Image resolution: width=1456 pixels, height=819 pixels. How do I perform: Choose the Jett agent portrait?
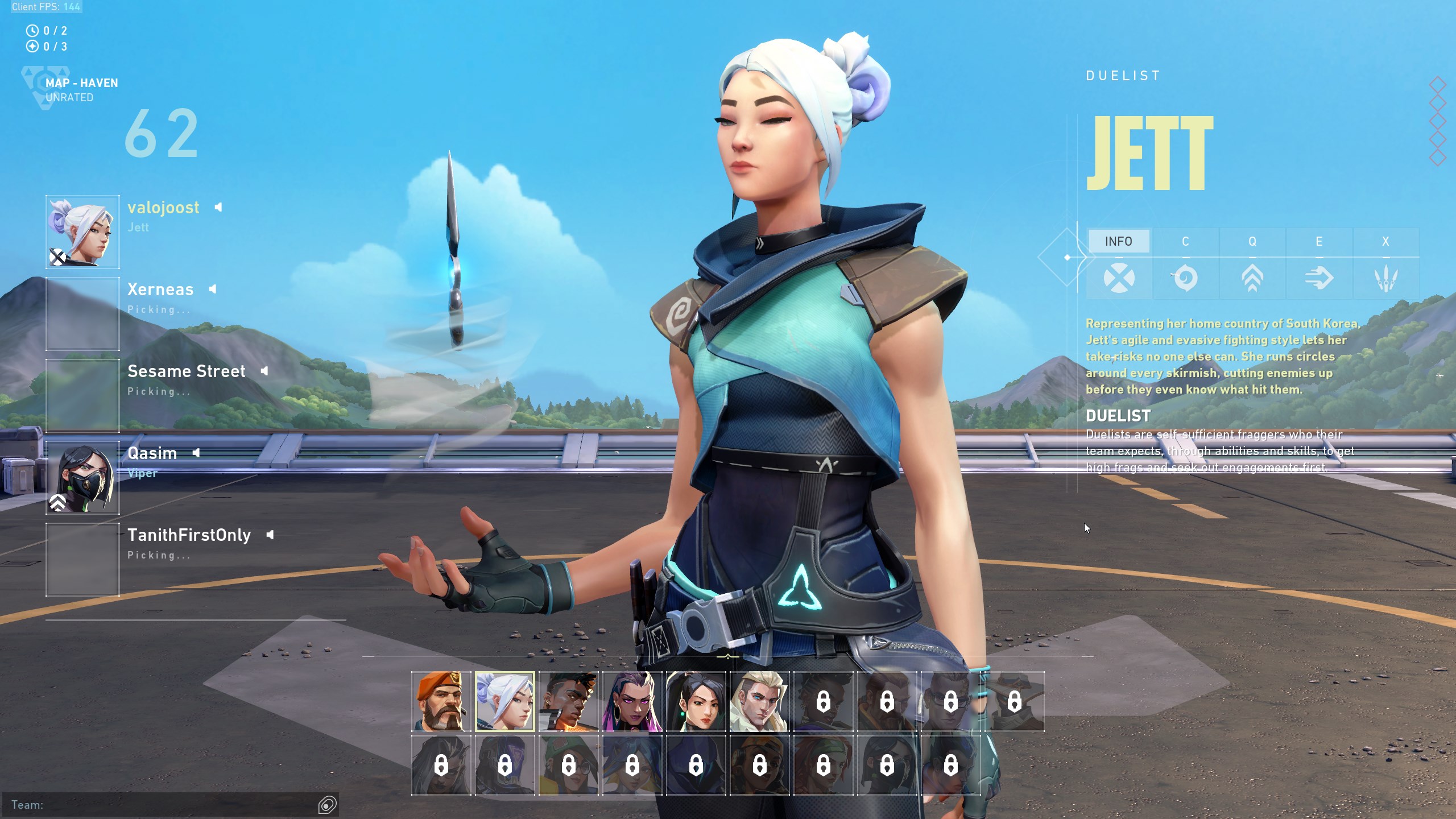coord(505,701)
